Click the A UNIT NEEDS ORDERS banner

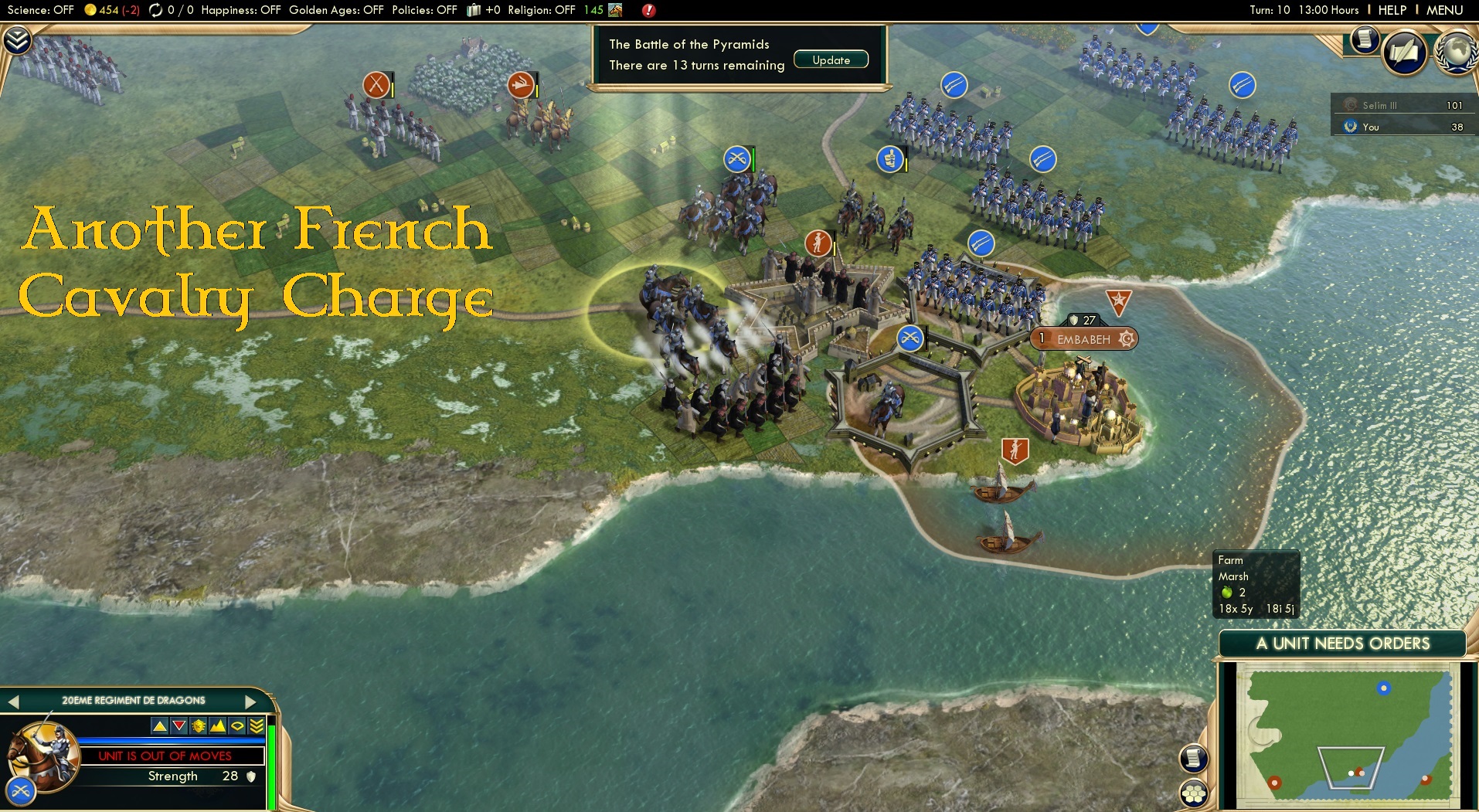click(1342, 642)
